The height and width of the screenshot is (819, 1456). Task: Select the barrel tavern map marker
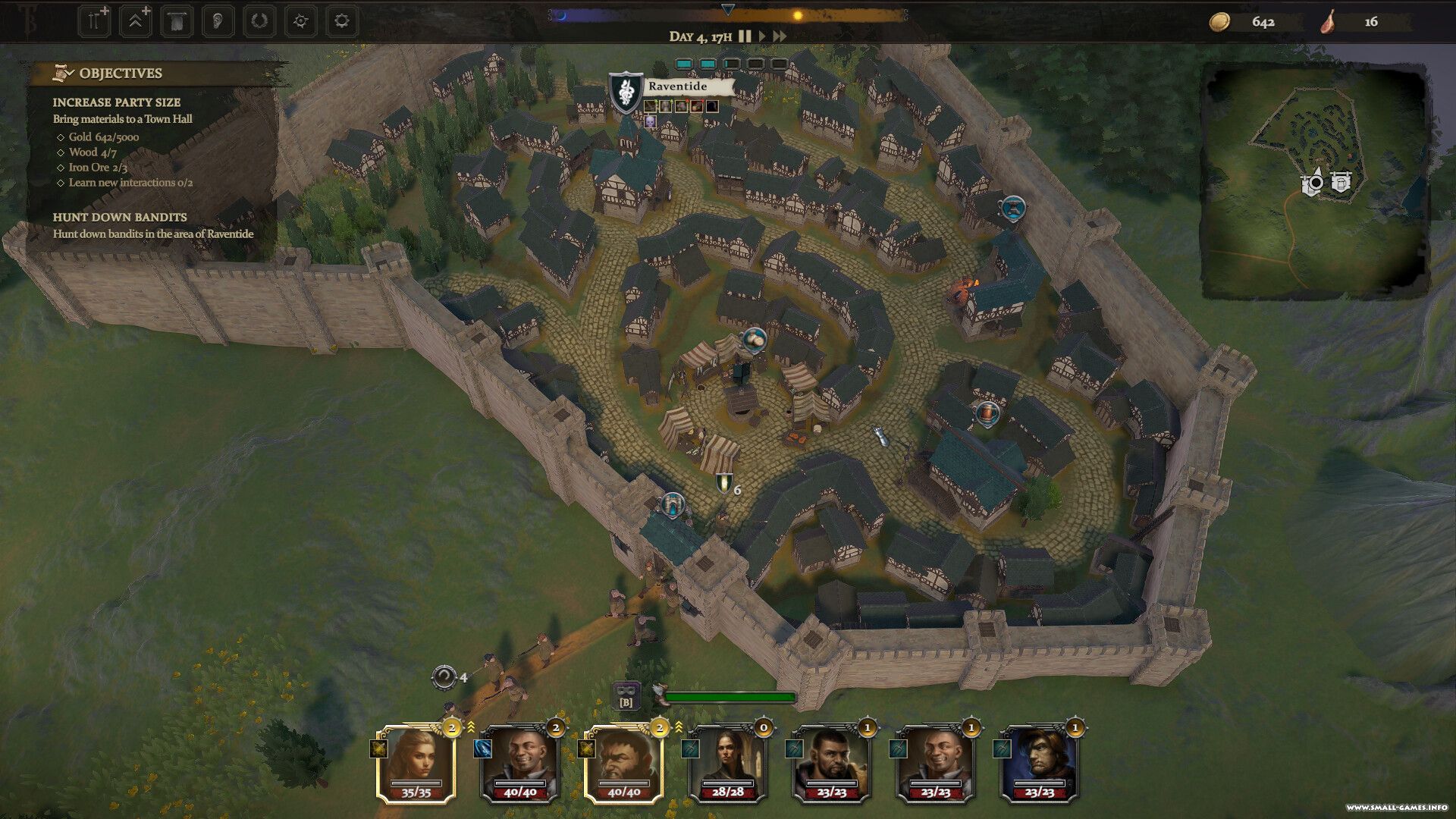click(987, 414)
